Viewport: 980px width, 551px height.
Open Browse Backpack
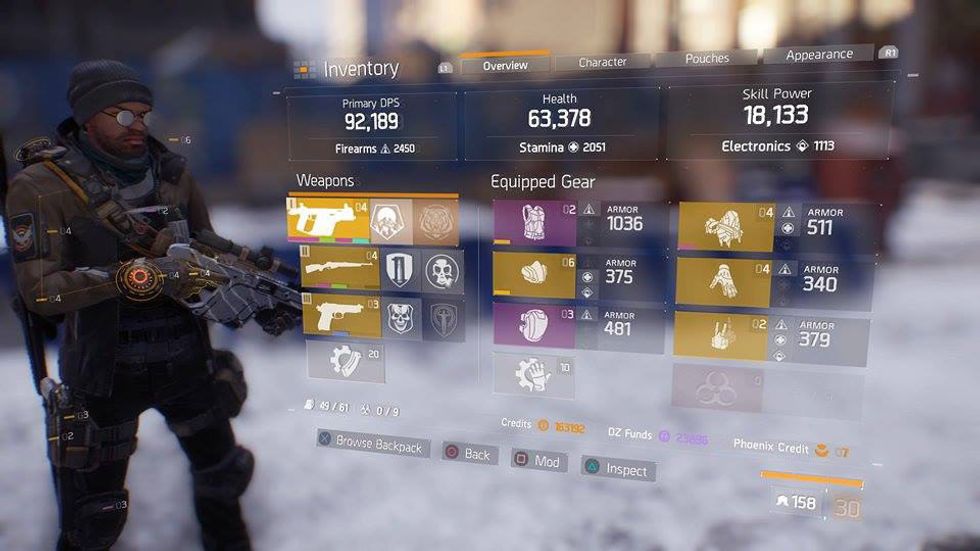(373, 443)
